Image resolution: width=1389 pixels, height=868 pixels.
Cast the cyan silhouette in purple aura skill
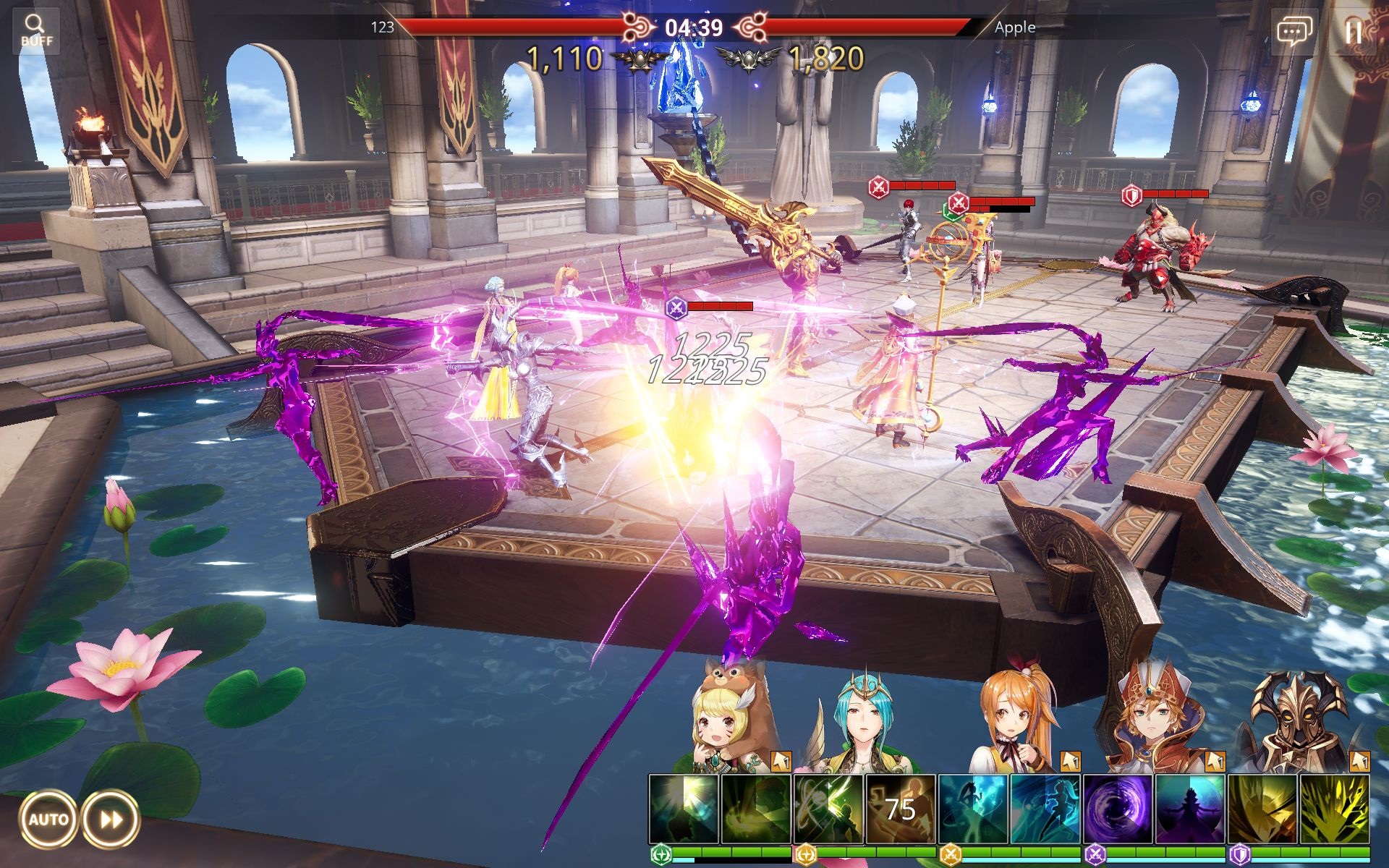tap(1190, 809)
